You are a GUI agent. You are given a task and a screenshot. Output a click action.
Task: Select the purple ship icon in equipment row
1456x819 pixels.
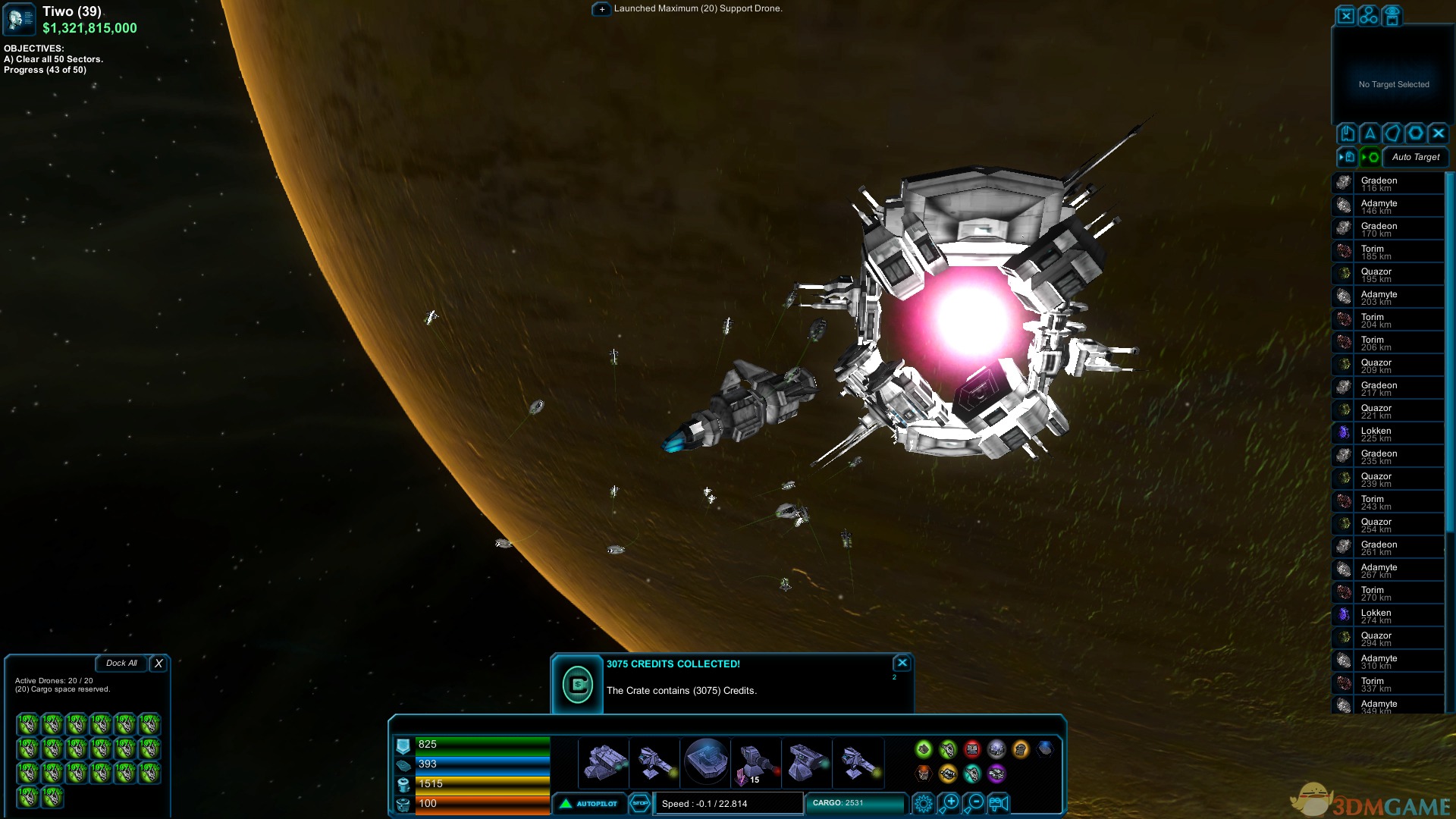[996, 774]
